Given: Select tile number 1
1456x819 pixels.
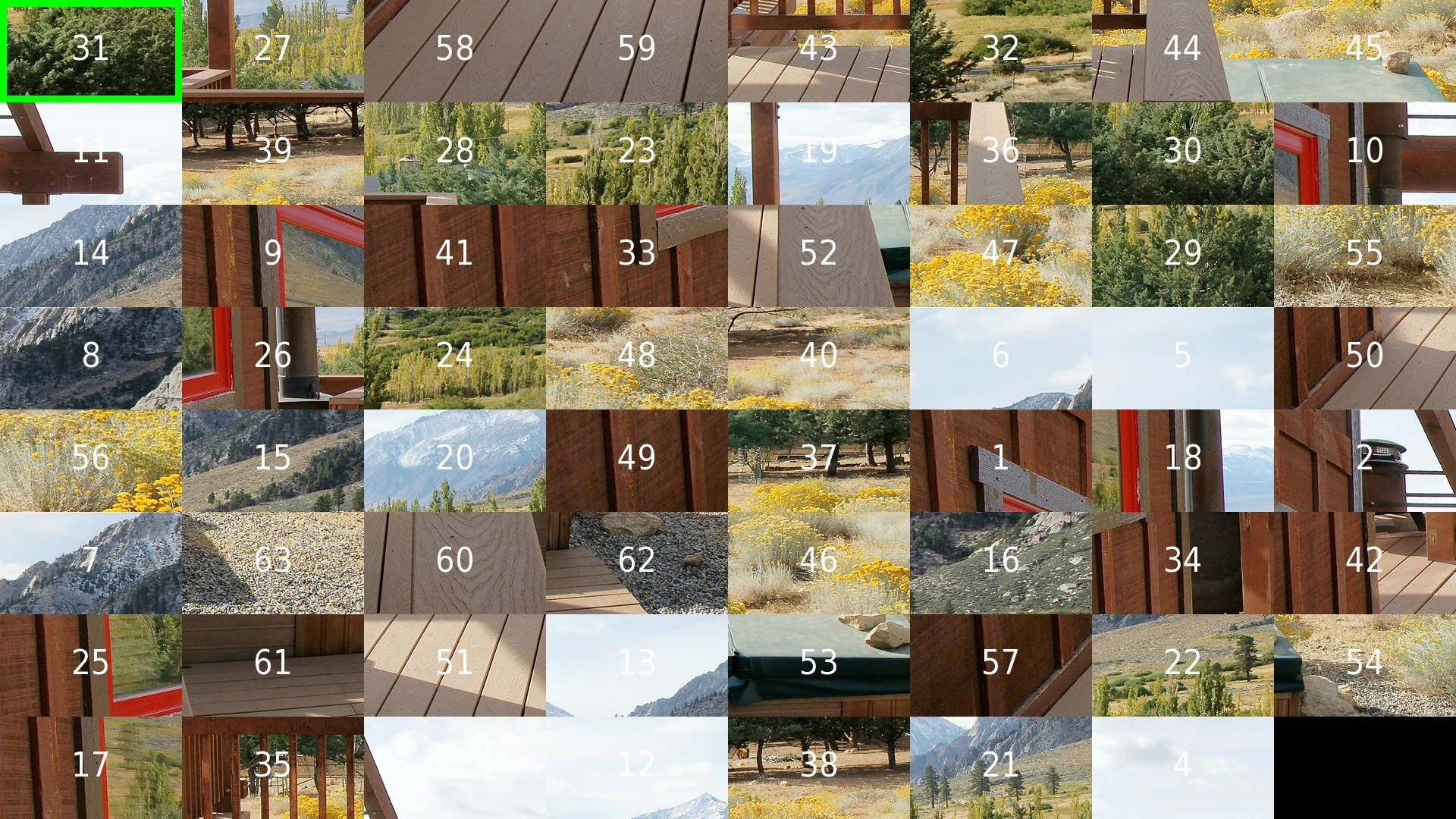Looking at the screenshot, I should 1001,460.
